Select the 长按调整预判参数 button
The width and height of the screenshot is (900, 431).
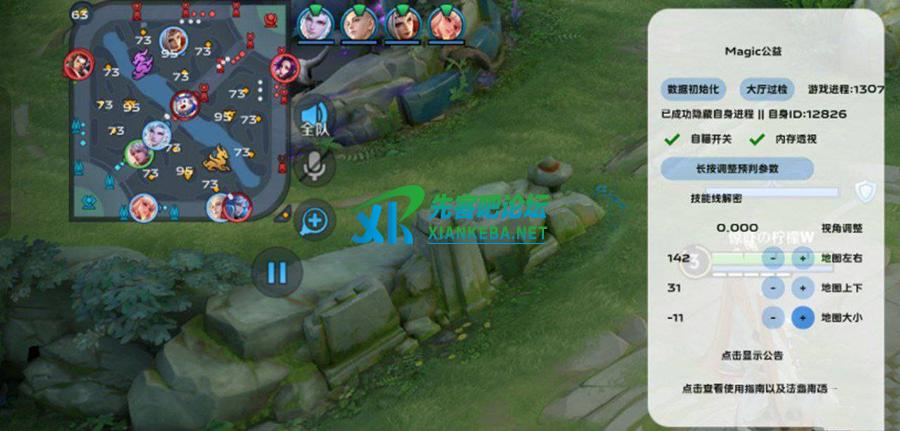coord(738,169)
